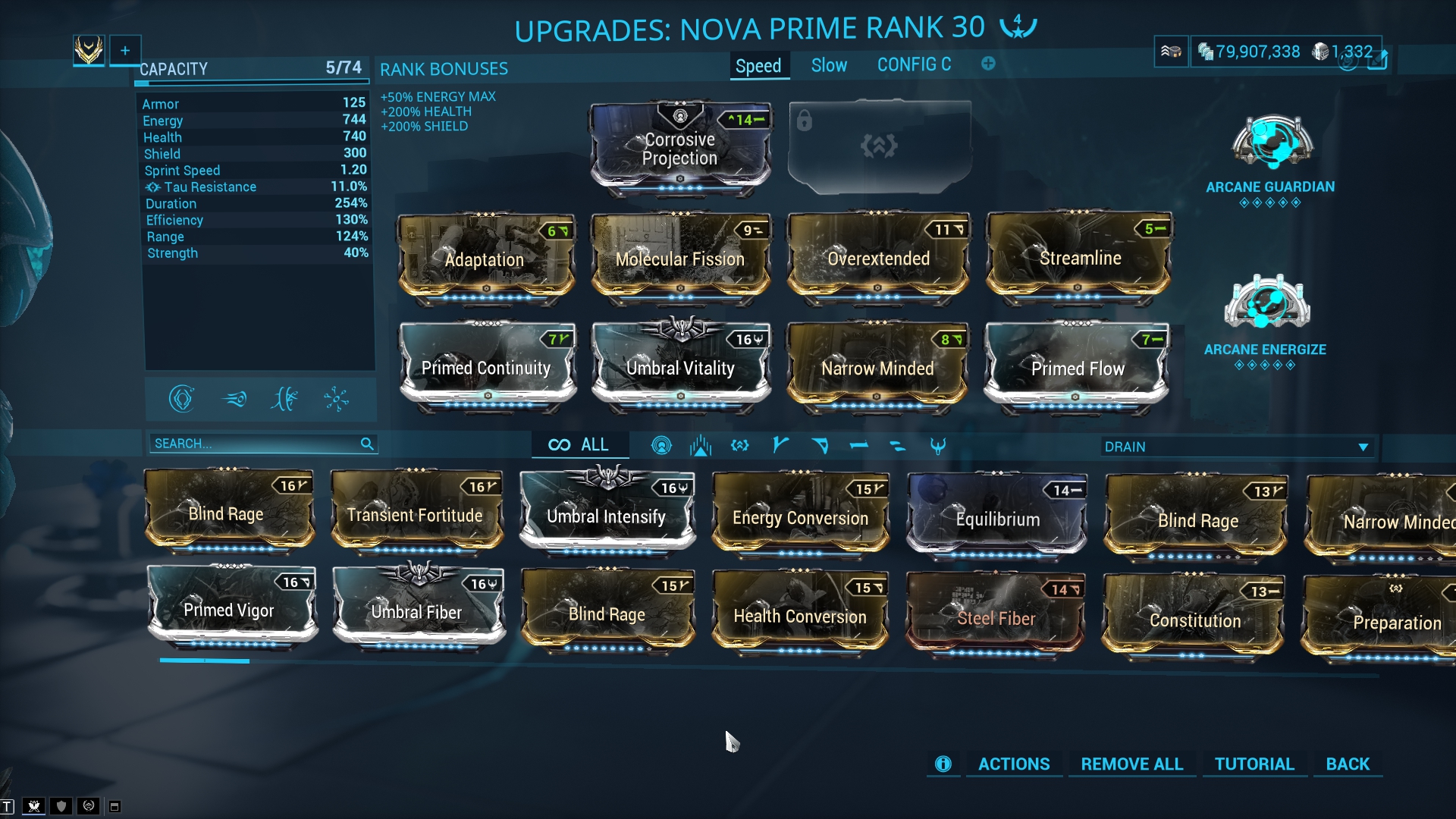The height and width of the screenshot is (819, 1456).
Task: Switch to the Slow config tab
Action: coord(829,66)
